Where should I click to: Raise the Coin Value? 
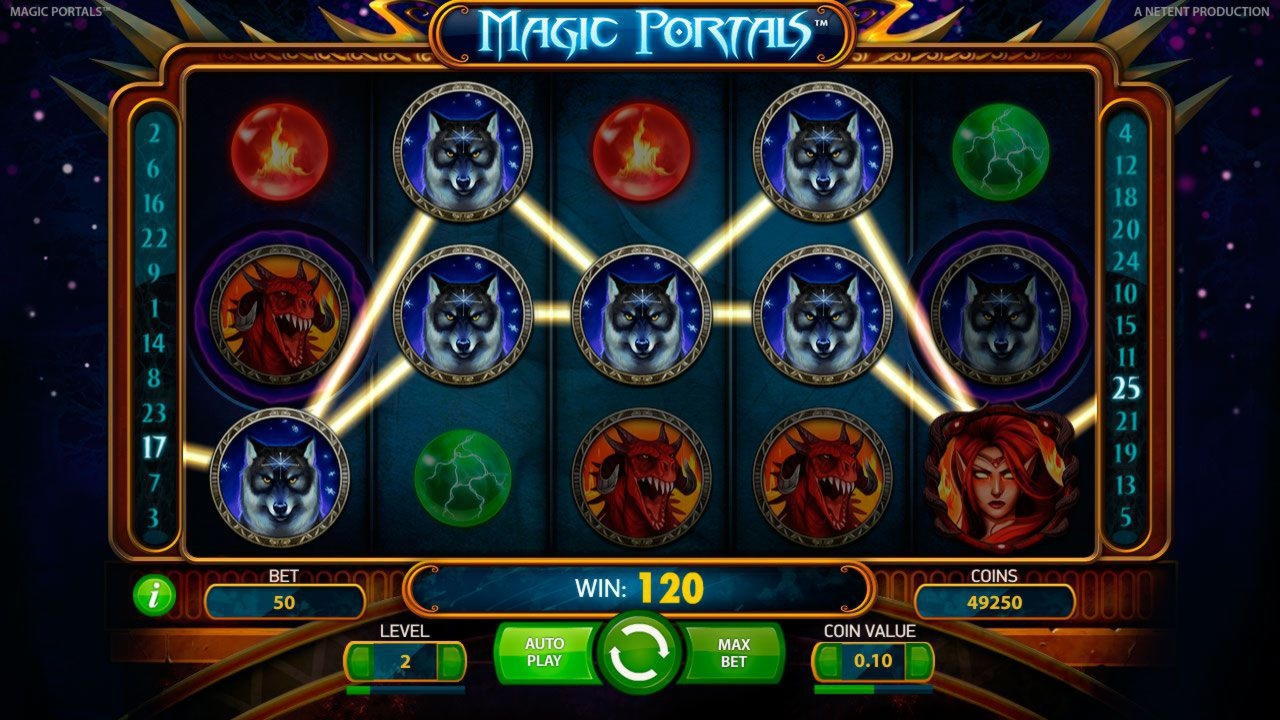coord(921,662)
